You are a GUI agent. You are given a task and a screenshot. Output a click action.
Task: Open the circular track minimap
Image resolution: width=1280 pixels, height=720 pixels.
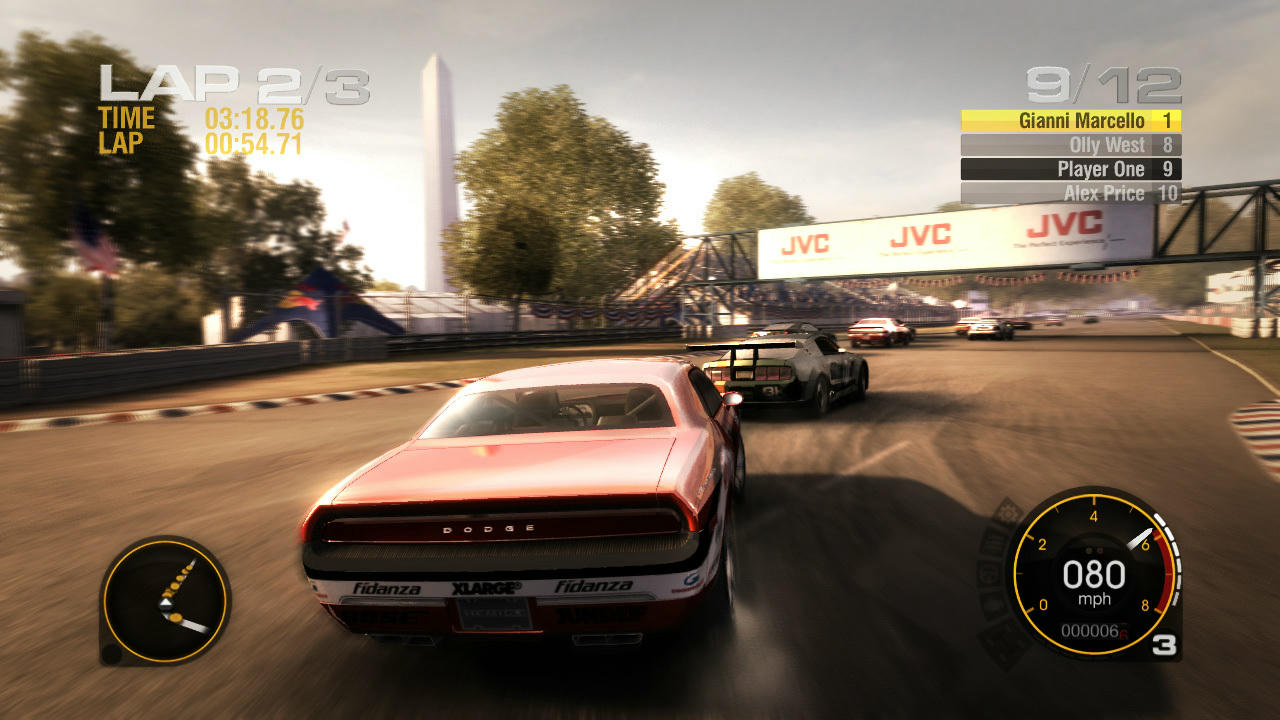pyautogui.click(x=165, y=601)
